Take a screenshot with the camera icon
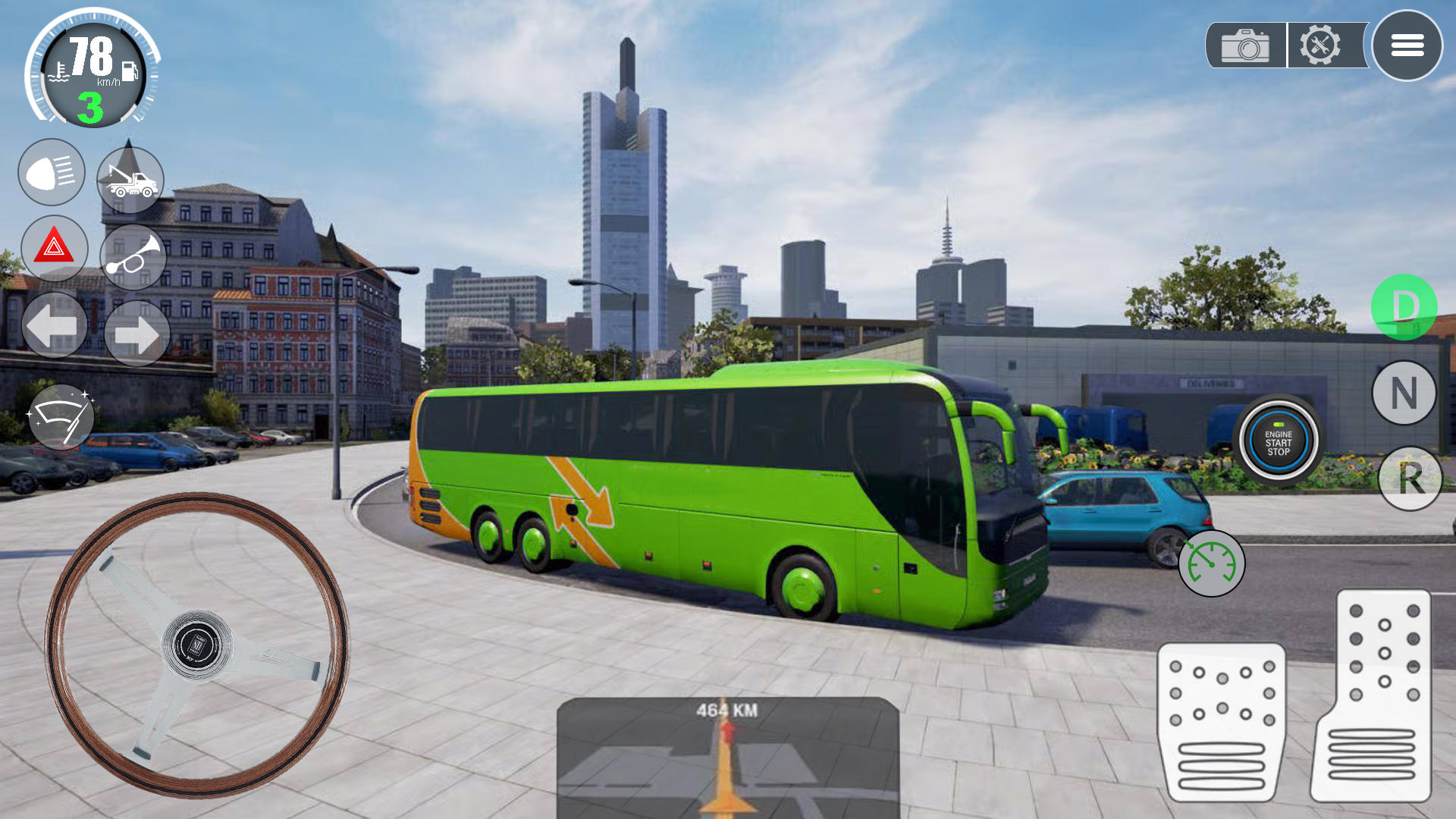Image resolution: width=1456 pixels, height=819 pixels. point(1246,47)
